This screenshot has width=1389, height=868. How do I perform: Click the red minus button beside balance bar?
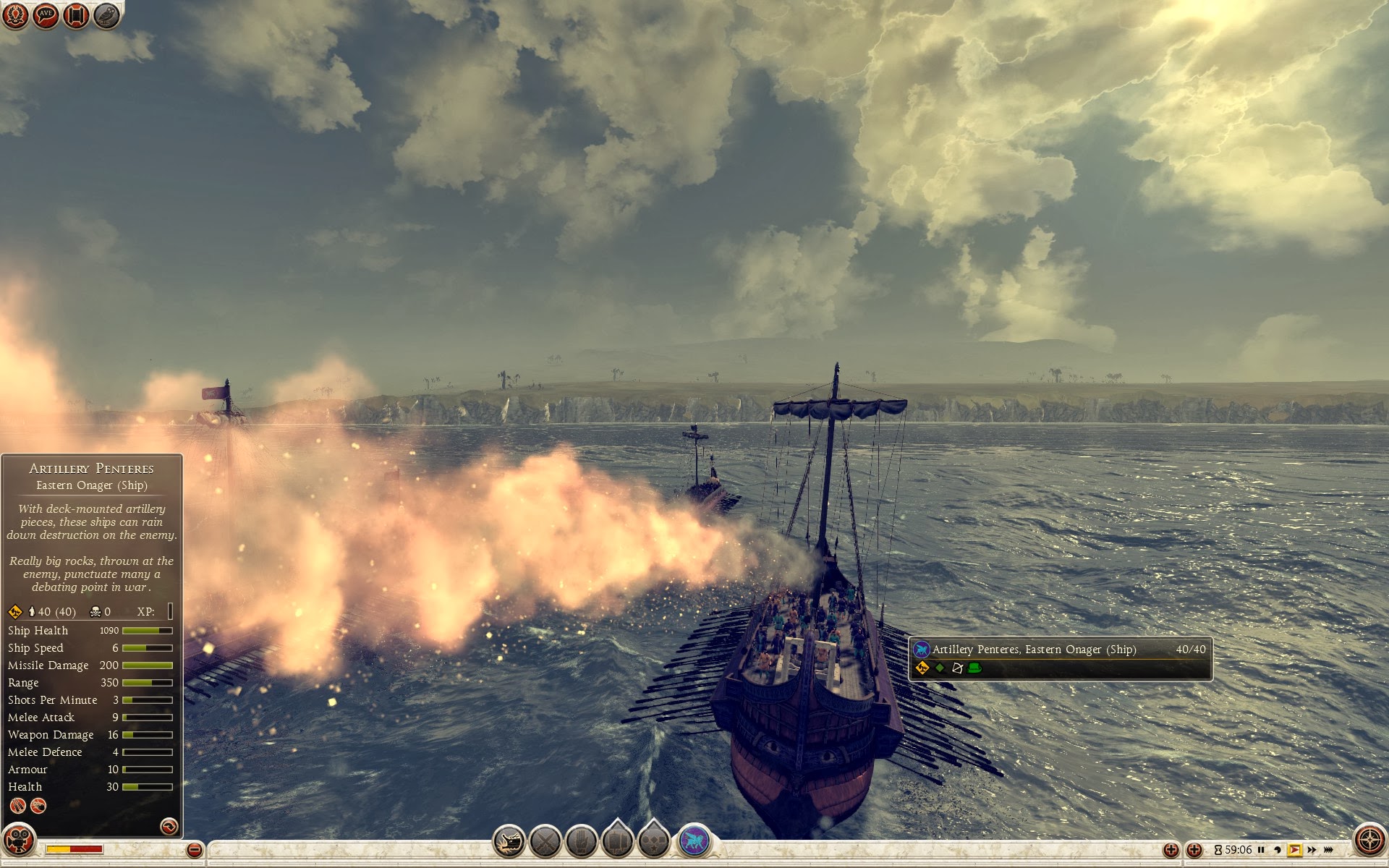(194, 850)
